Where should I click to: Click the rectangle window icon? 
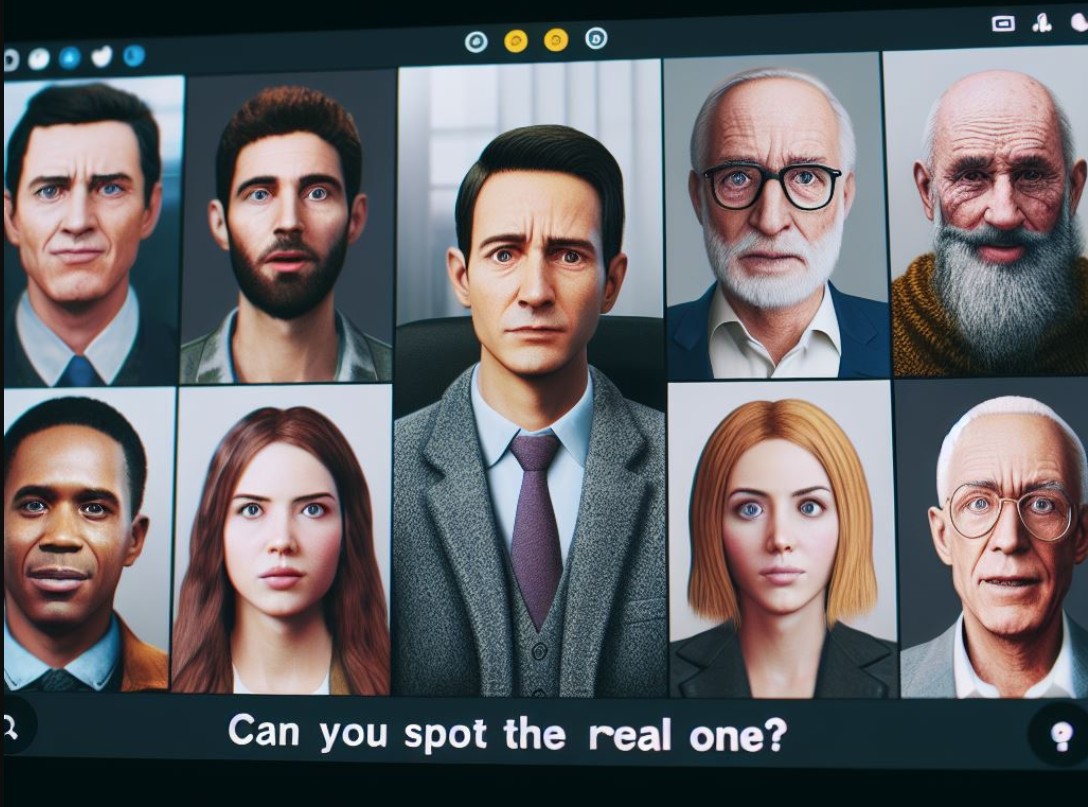tap(1003, 23)
